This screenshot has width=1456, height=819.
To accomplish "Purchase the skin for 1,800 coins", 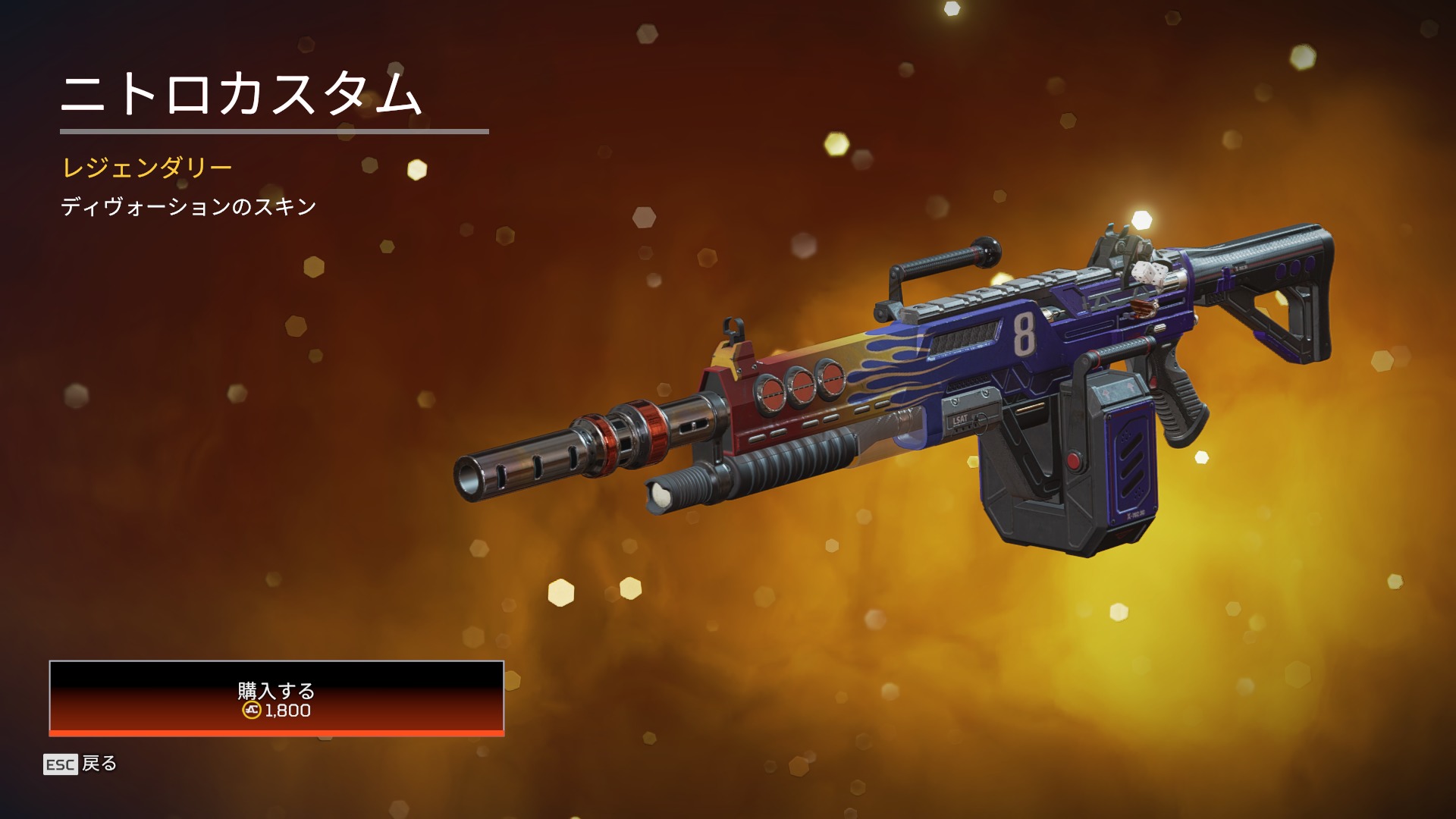I will click(x=276, y=698).
